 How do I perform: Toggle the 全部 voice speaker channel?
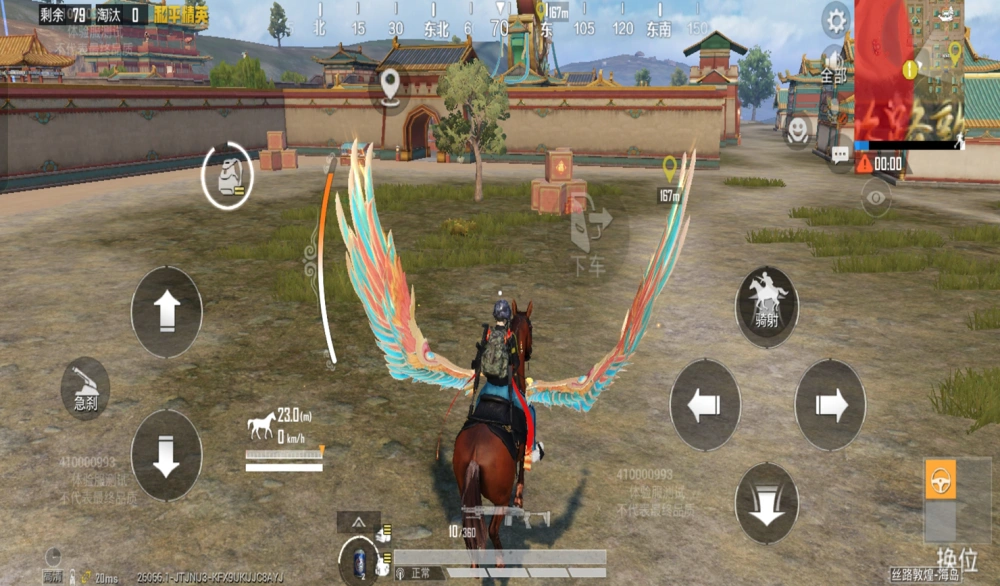(x=832, y=65)
